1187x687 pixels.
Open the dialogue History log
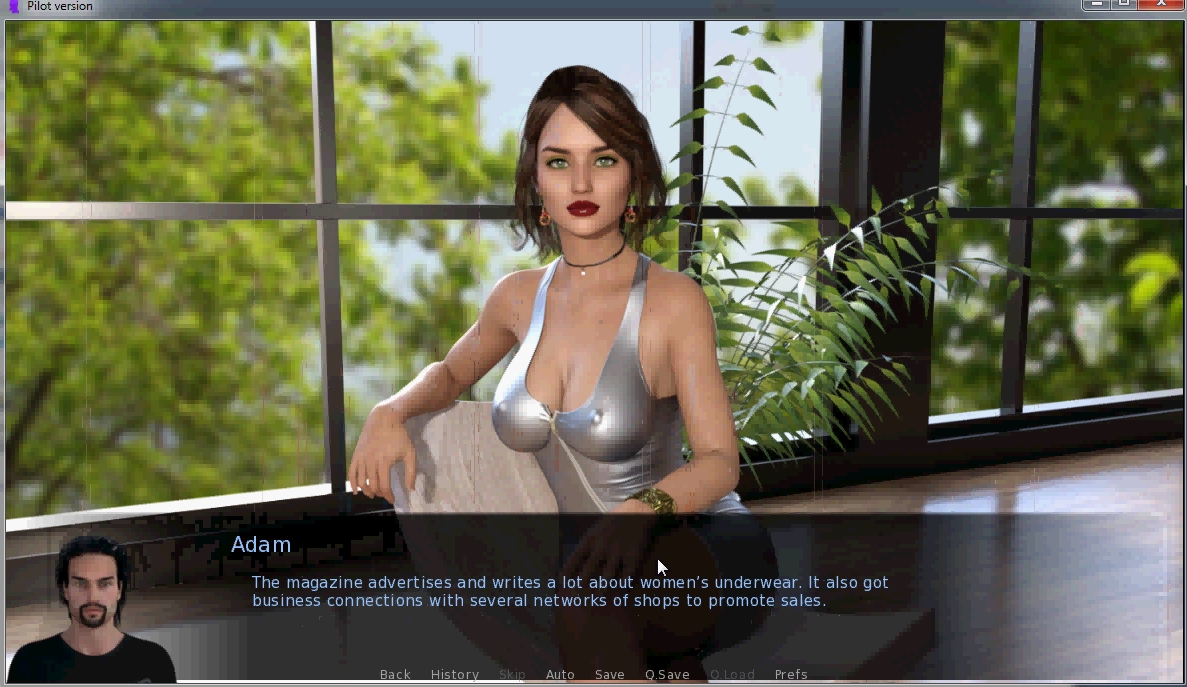pos(455,675)
